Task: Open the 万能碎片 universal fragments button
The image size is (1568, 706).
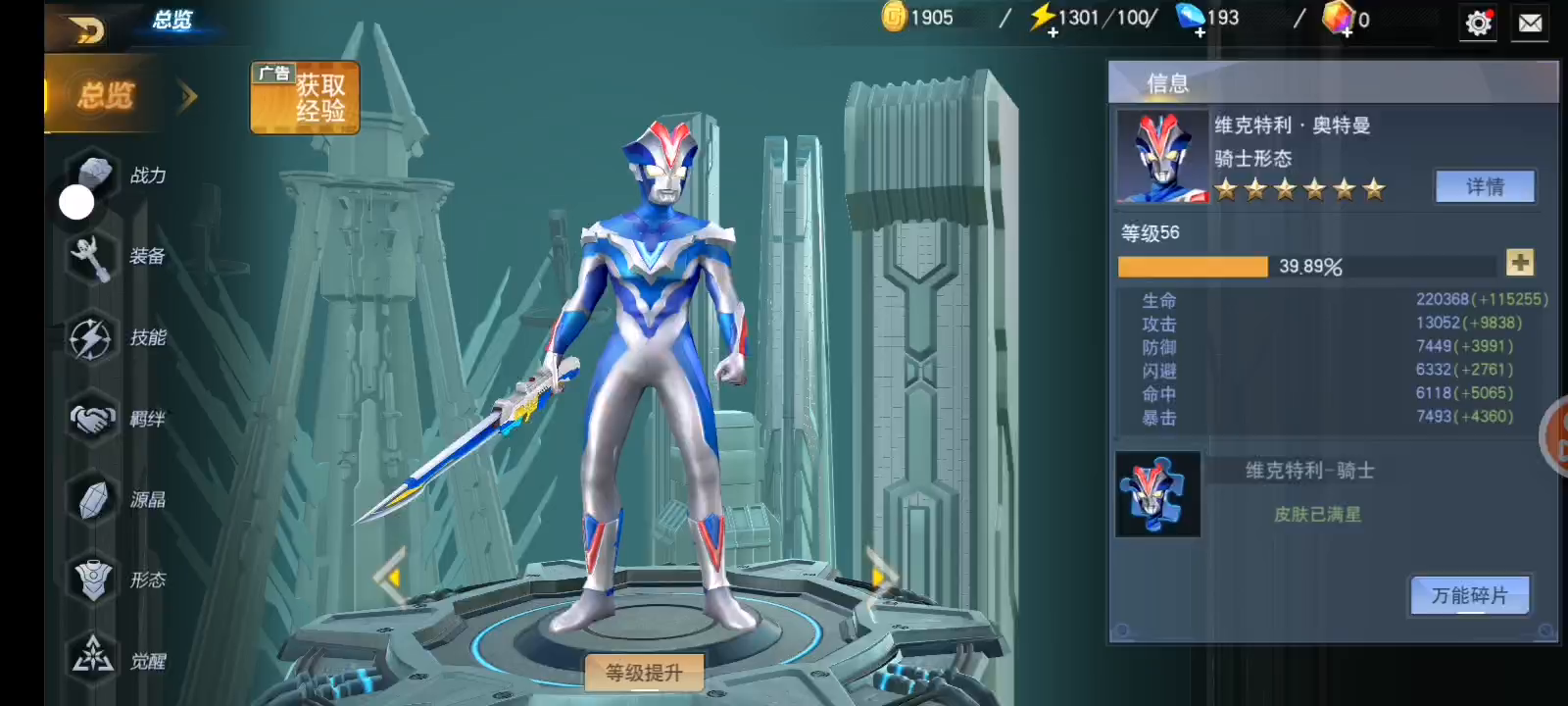Action: point(1469,595)
